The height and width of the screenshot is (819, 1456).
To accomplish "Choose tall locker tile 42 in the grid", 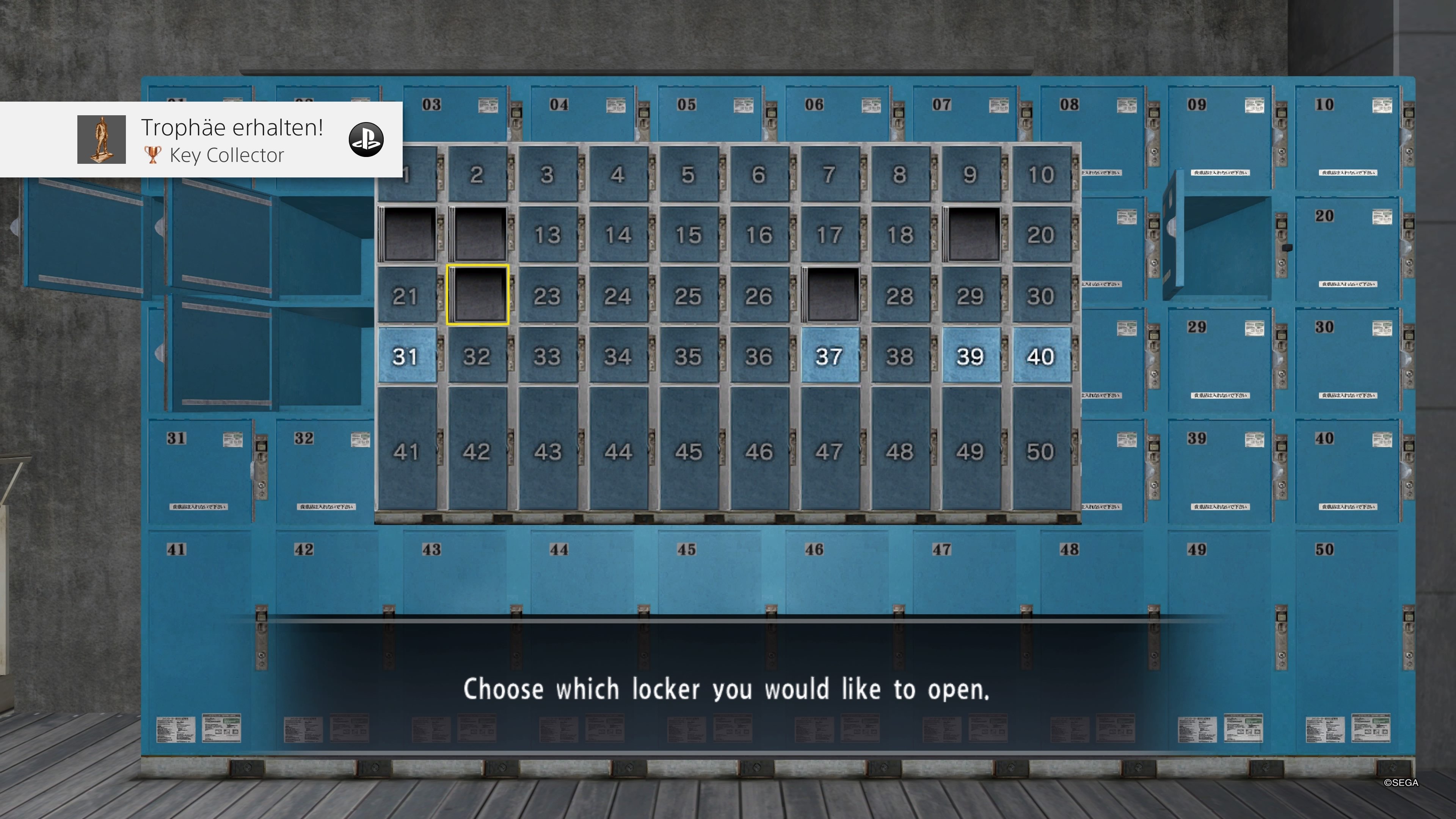I will tap(477, 450).
